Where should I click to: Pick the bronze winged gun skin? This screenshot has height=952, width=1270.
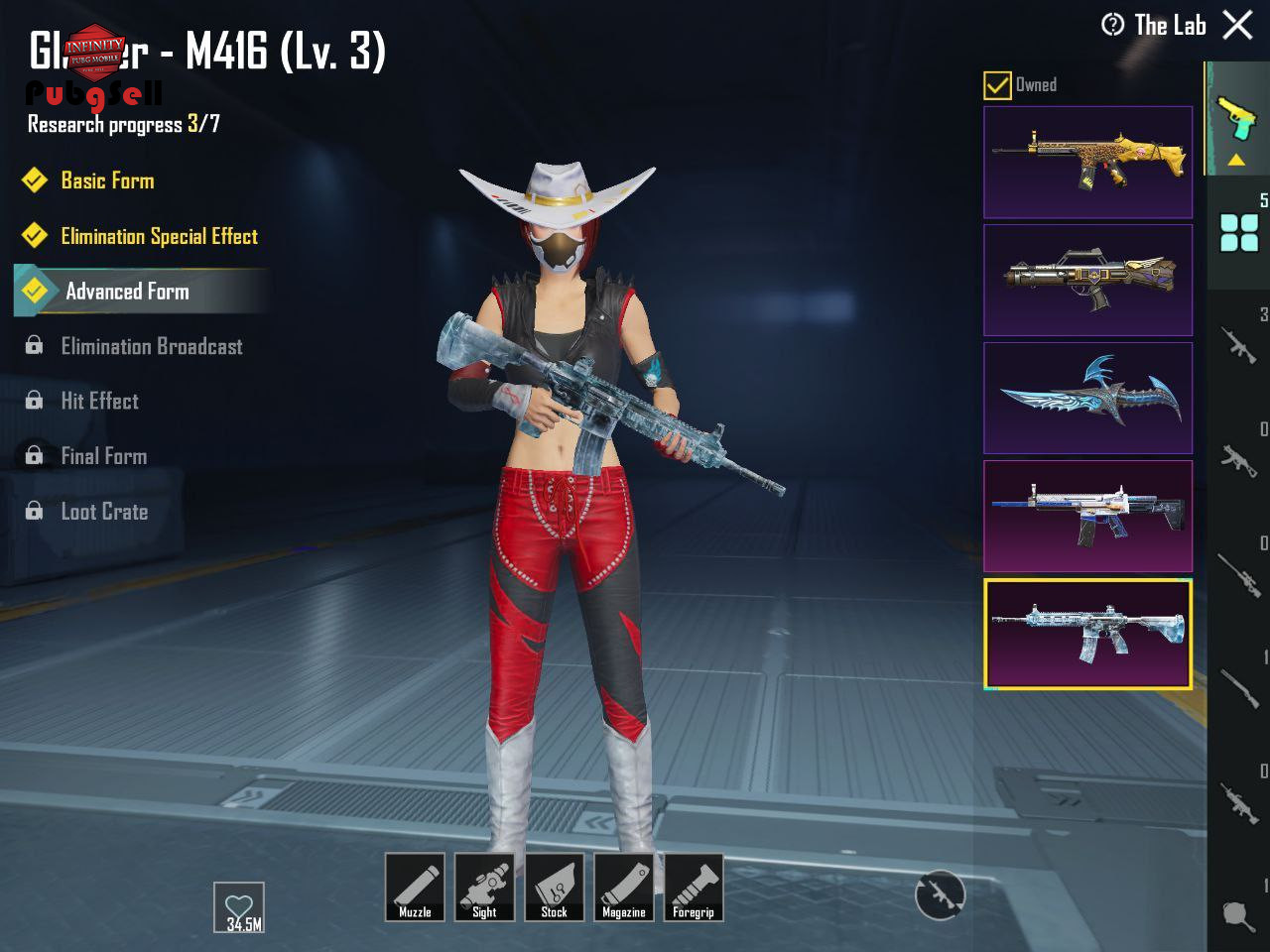click(x=1087, y=280)
